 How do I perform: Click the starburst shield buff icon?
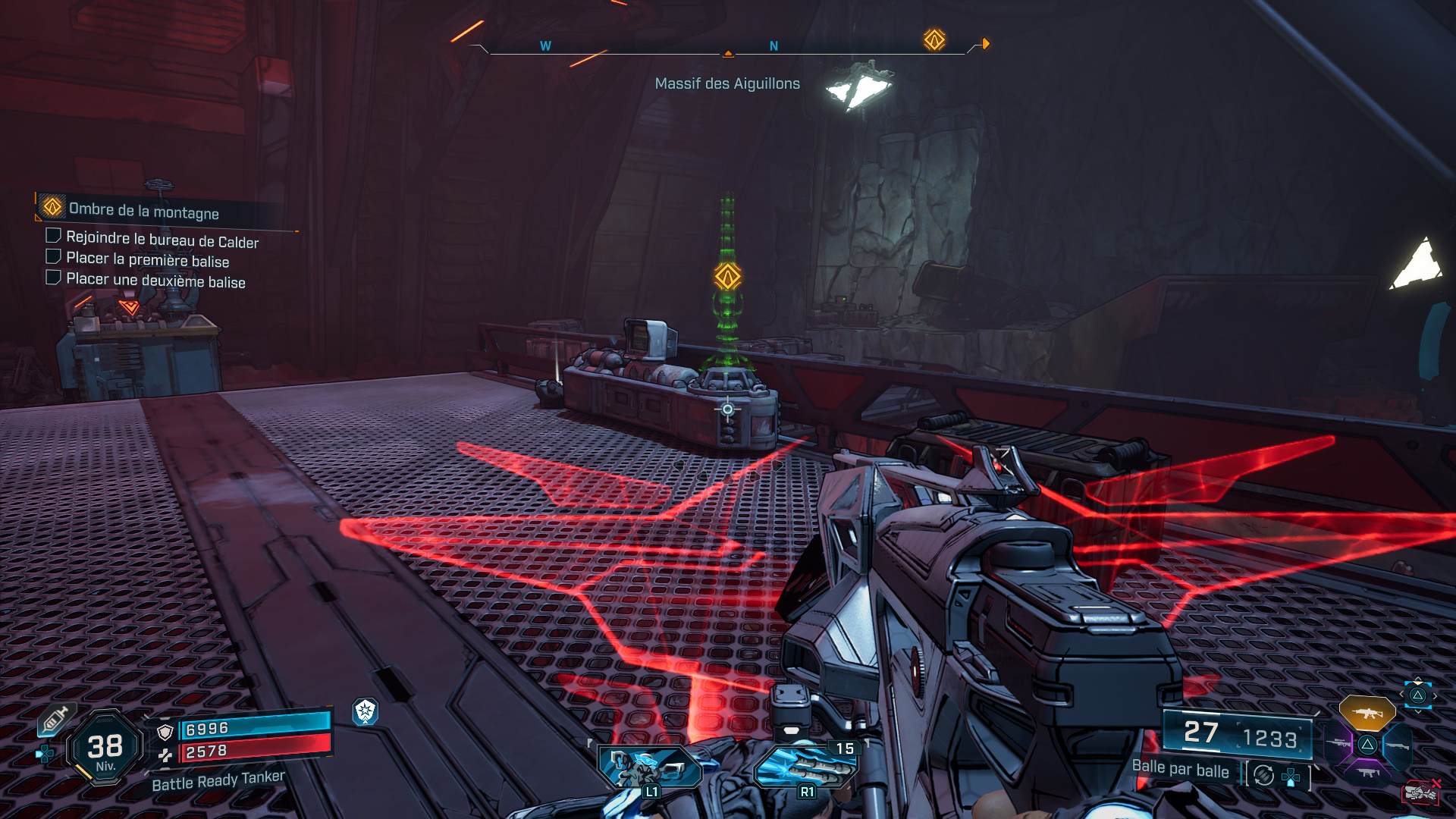click(366, 711)
